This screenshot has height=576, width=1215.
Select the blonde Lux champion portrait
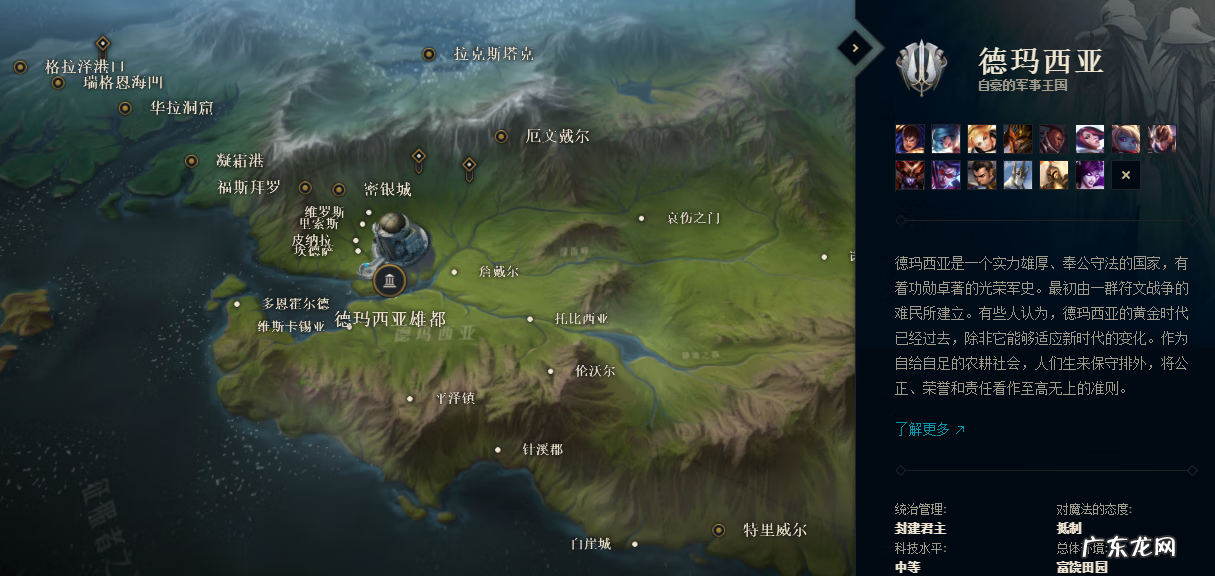[x=982, y=139]
